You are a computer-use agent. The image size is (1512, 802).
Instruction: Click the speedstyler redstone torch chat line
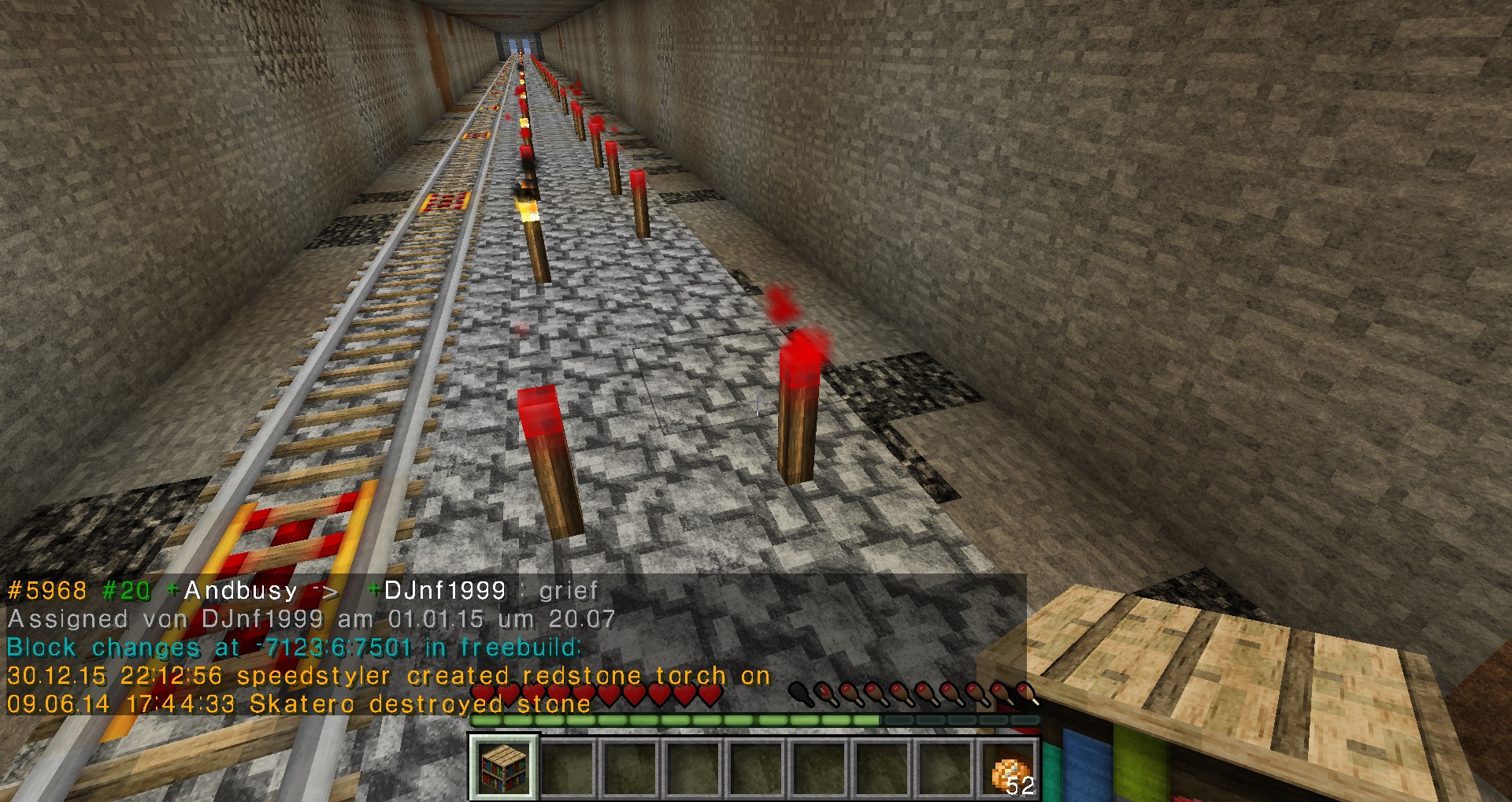tap(388, 676)
